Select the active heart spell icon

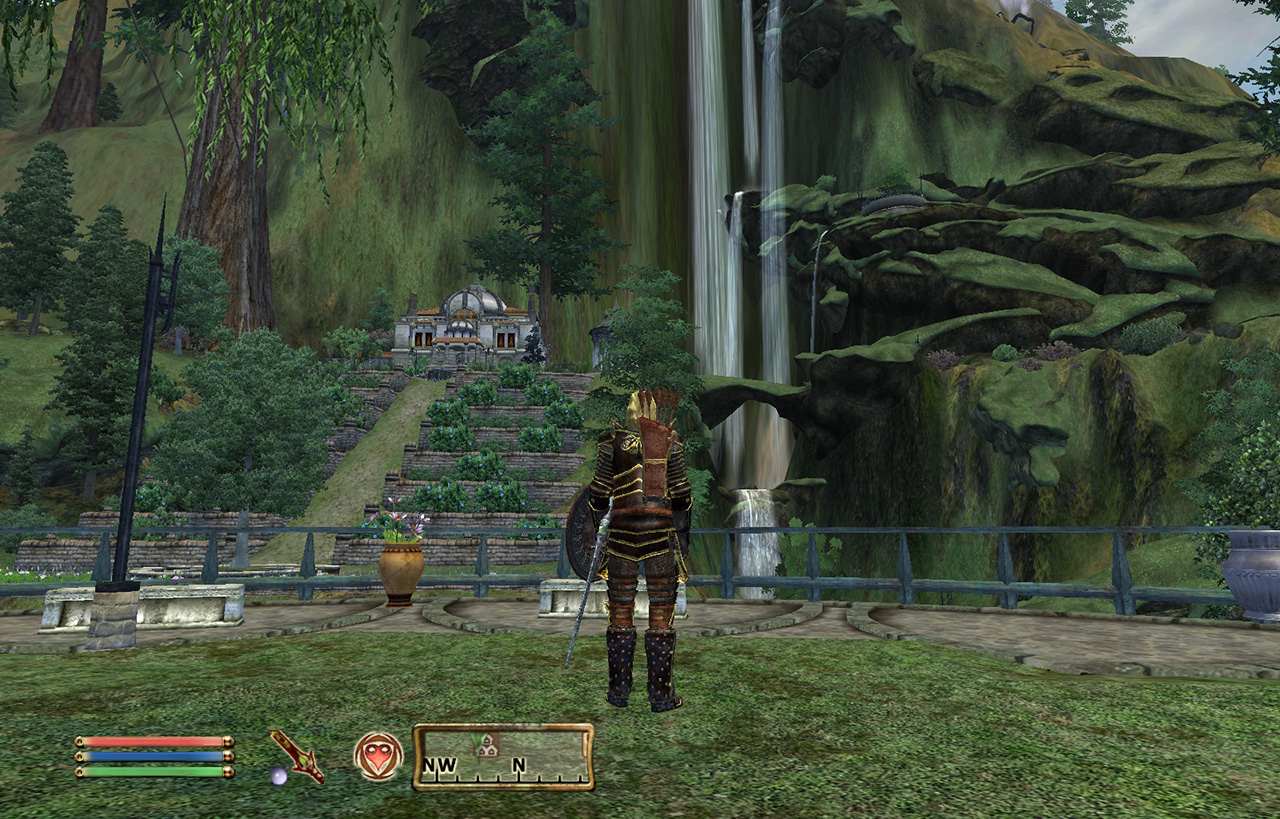click(x=378, y=756)
